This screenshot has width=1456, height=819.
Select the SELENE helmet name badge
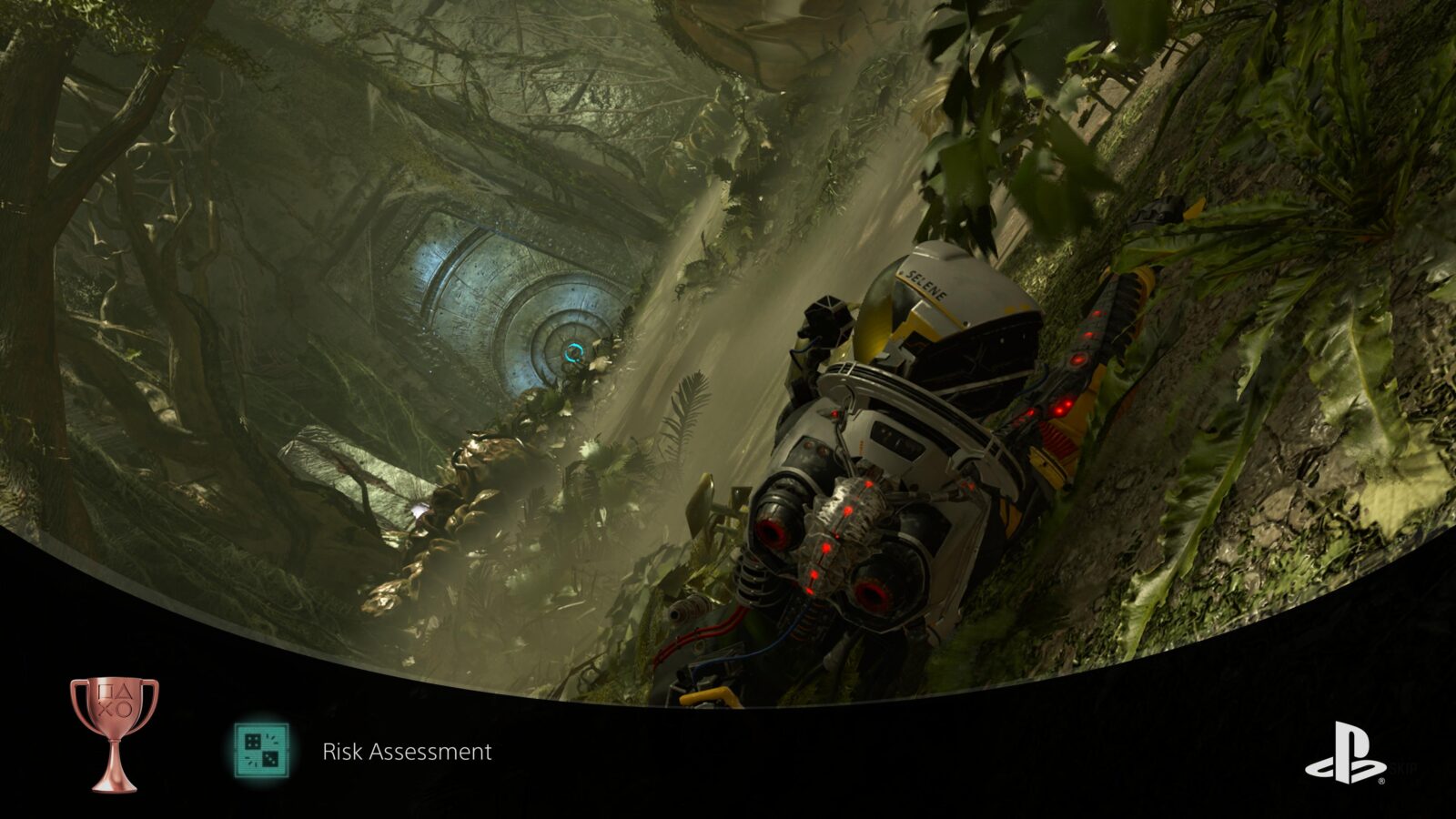[924, 284]
